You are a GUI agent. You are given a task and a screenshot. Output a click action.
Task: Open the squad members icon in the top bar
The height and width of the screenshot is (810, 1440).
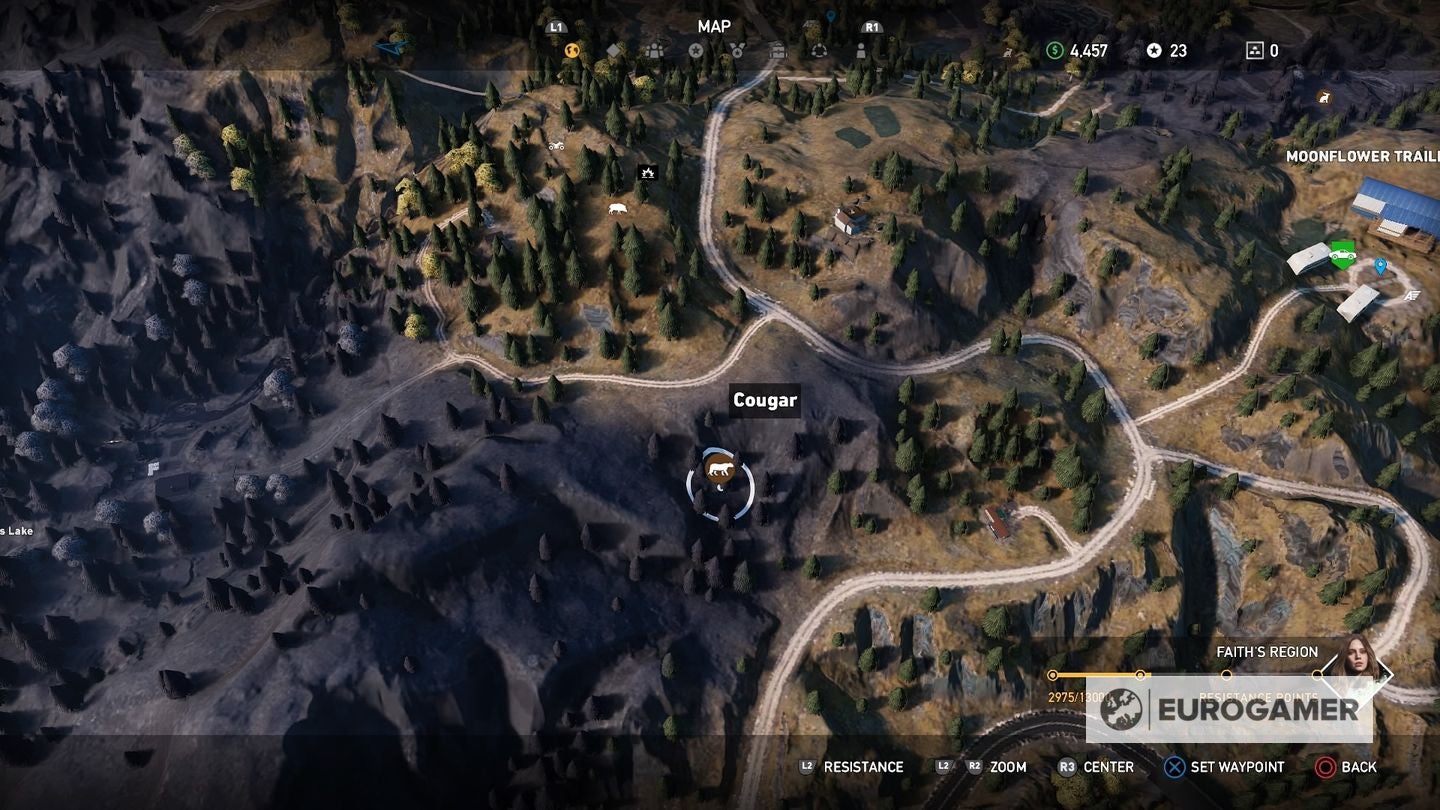[654, 49]
